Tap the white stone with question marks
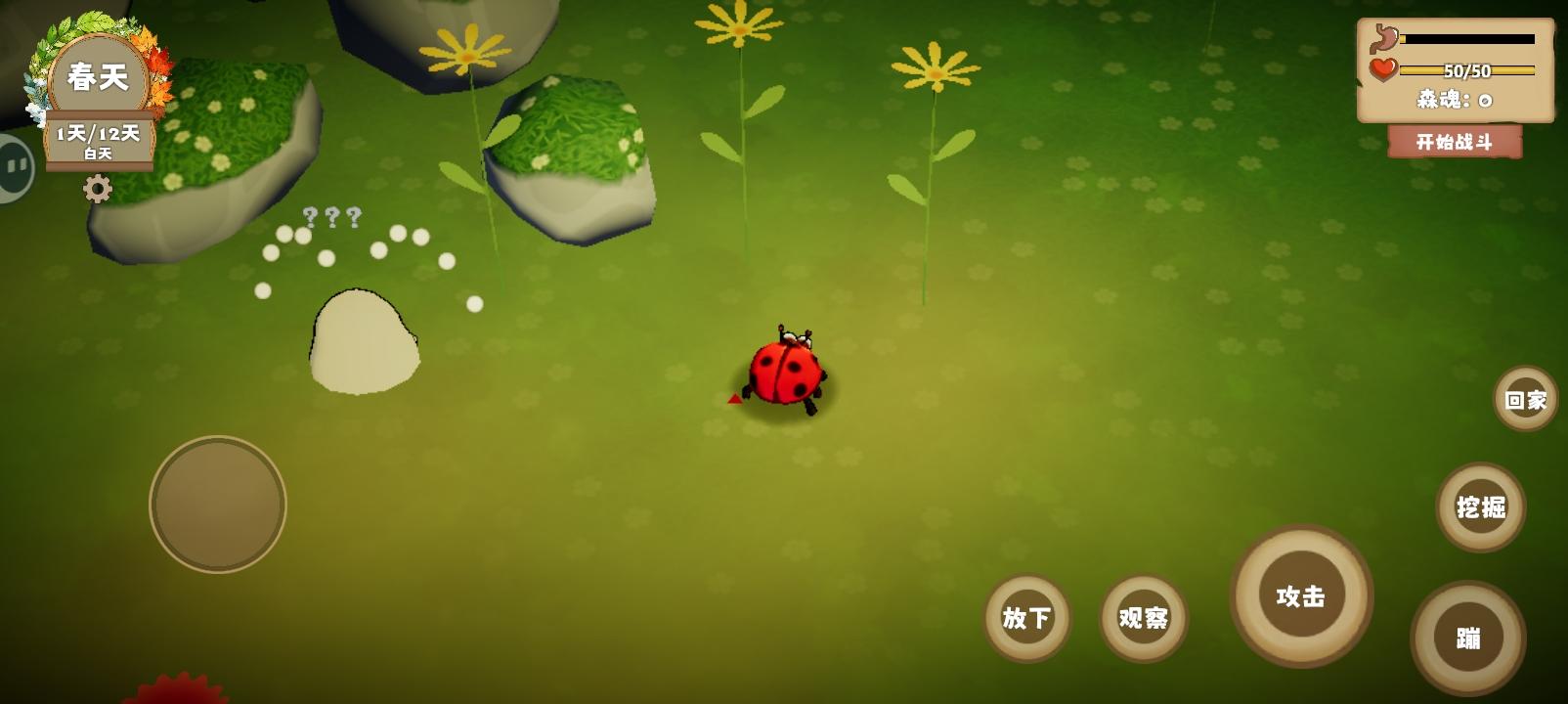Image resolution: width=1568 pixels, height=704 pixels. coord(365,337)
